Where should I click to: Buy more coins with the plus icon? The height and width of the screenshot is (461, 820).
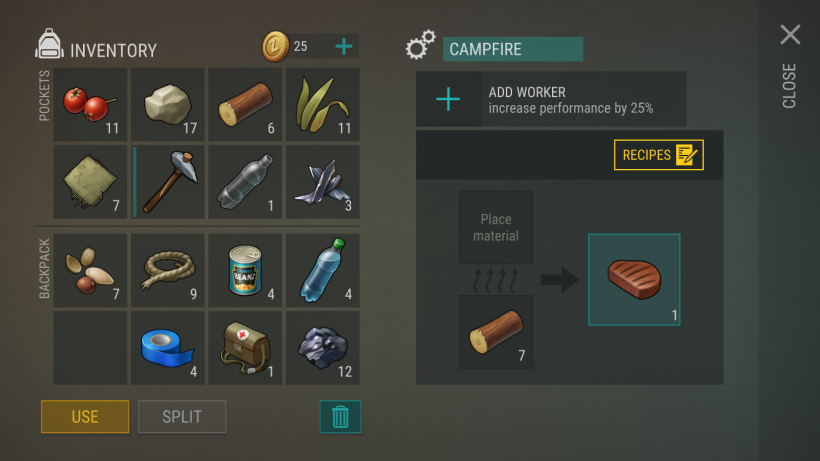coord(343,46)
